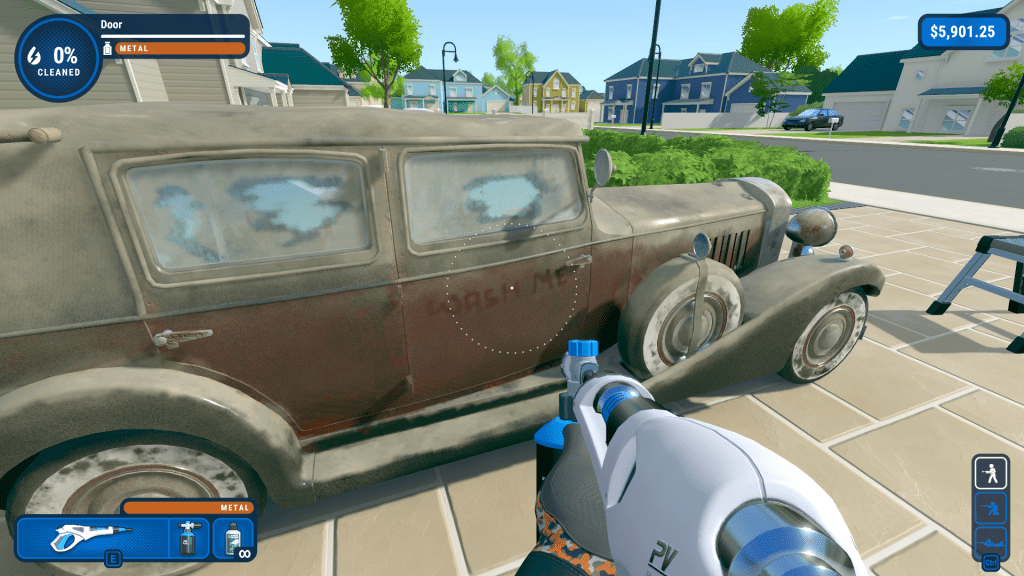
Task: Switch to the standing stance icon
Action: pyautogui.click(x=991, y=473)
